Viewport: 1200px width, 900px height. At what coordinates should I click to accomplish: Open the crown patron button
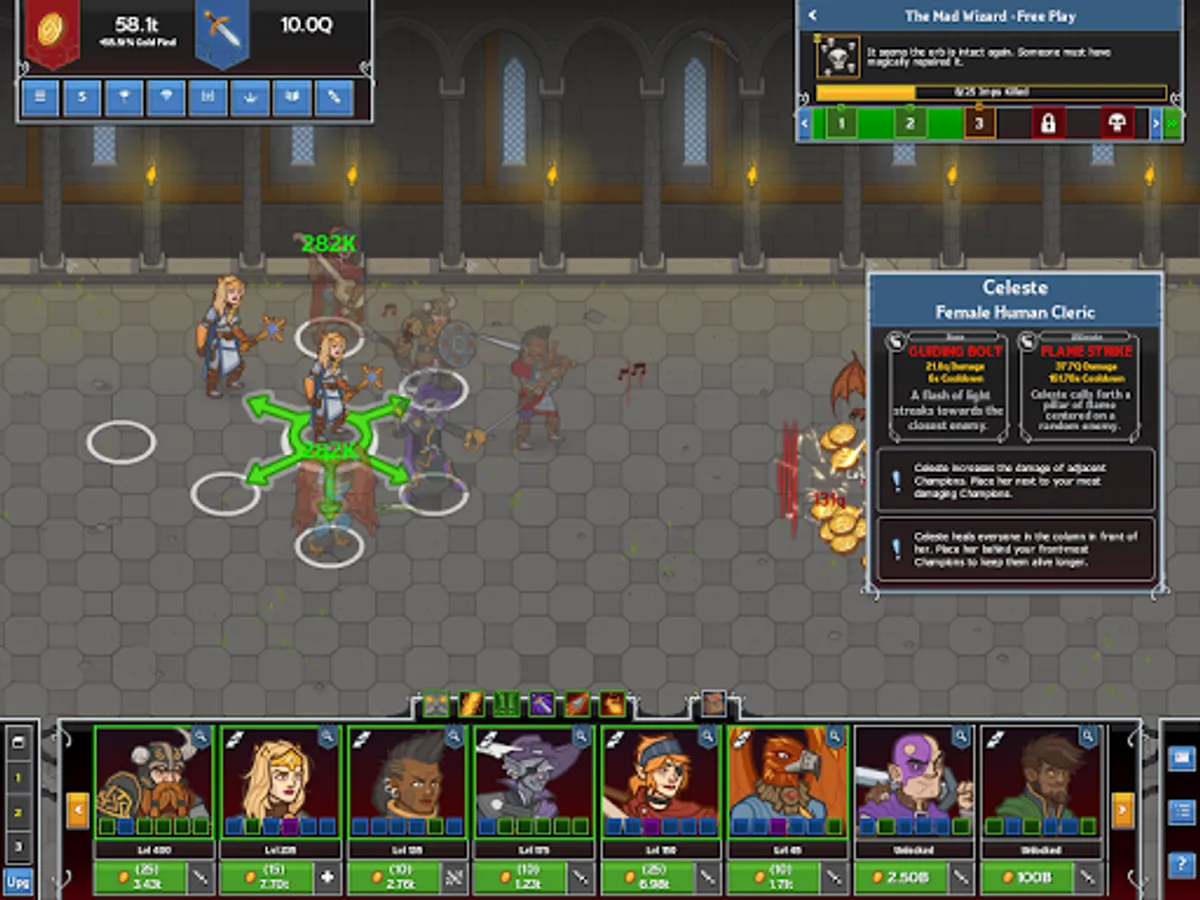(250, 98)
